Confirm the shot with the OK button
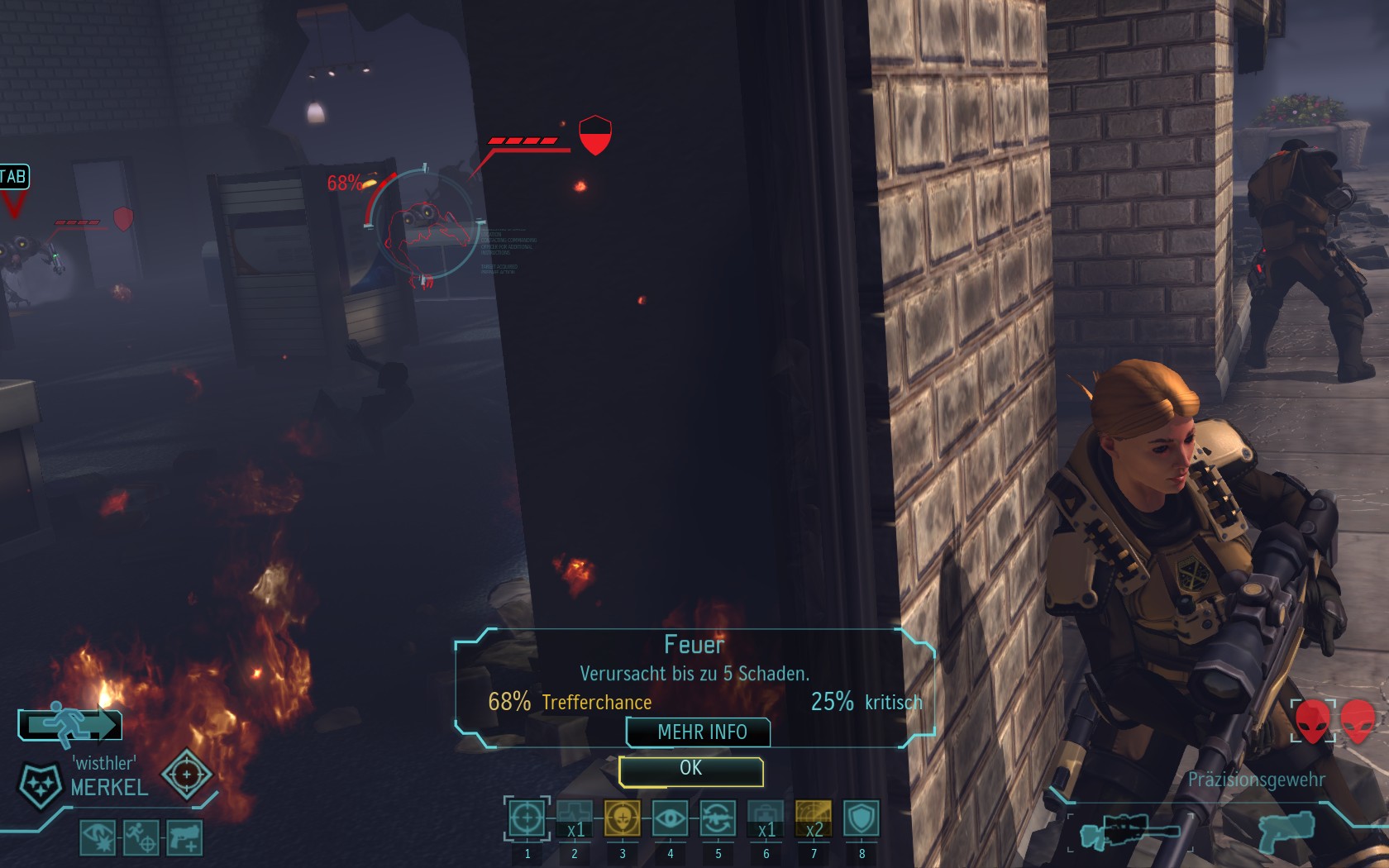This screenshot has width=1389, height=868. (x=690, y=770)
